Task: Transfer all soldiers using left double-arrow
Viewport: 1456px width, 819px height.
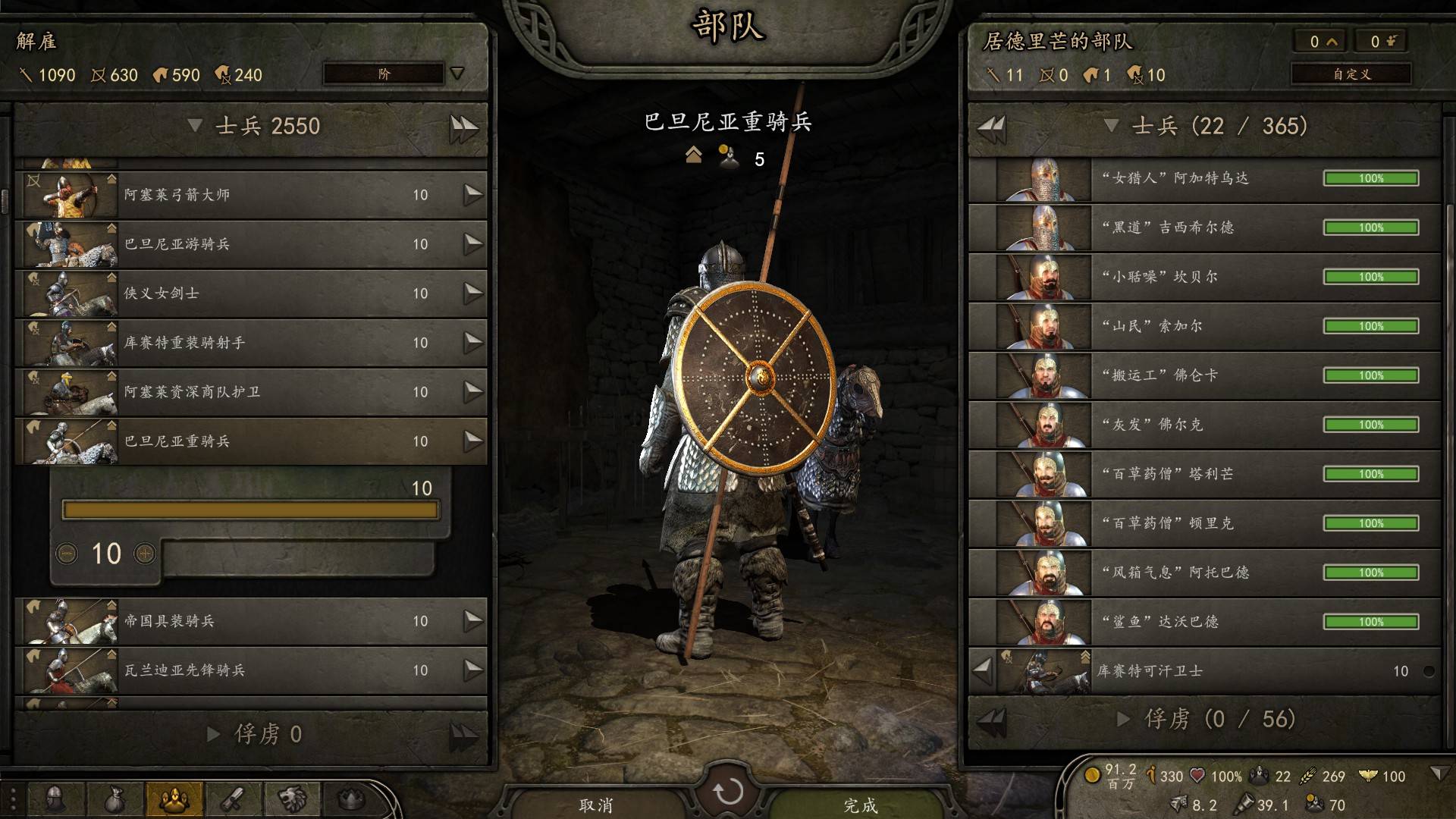Action: pos(991,127)
